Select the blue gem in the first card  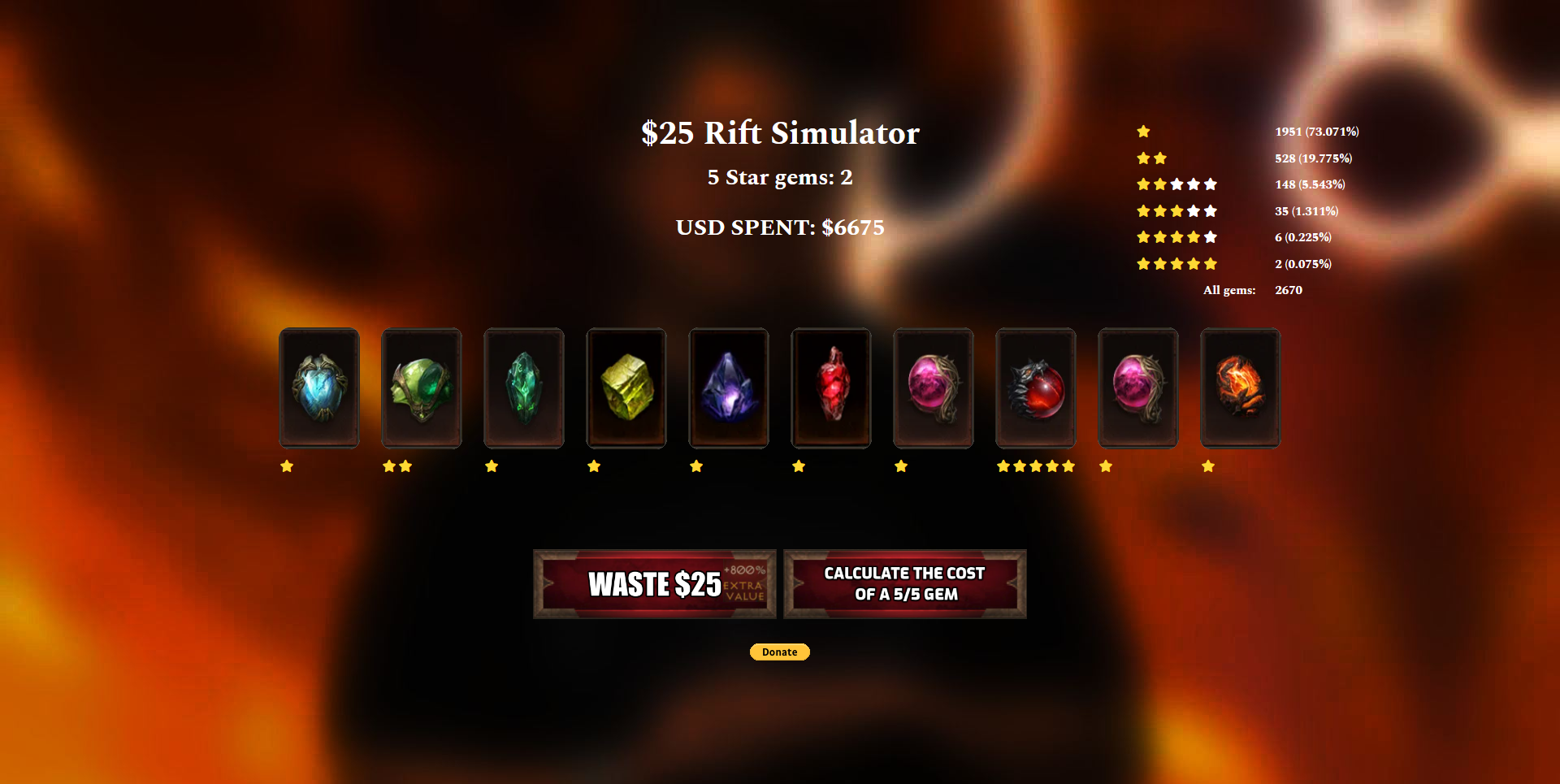[x=318, y=387]
